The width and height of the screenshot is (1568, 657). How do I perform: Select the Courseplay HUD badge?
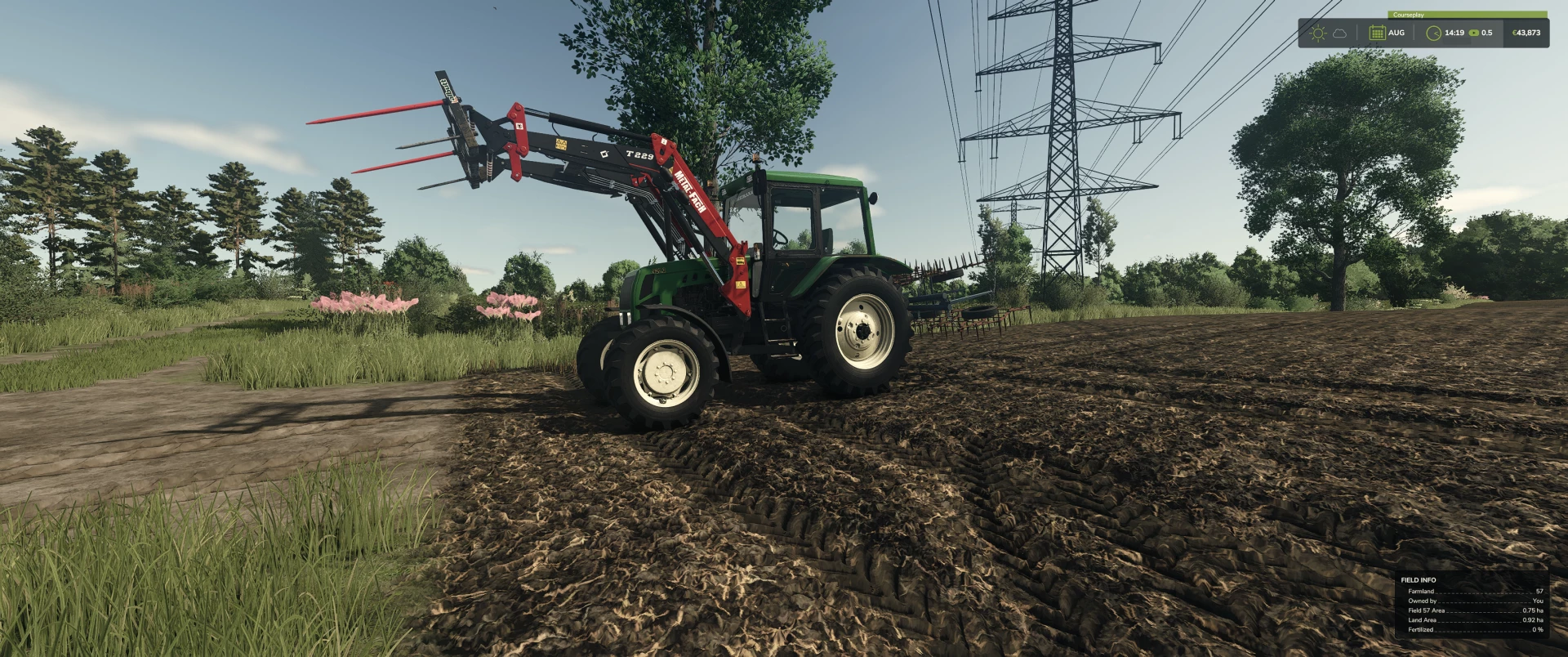[x=1409, y=15]
